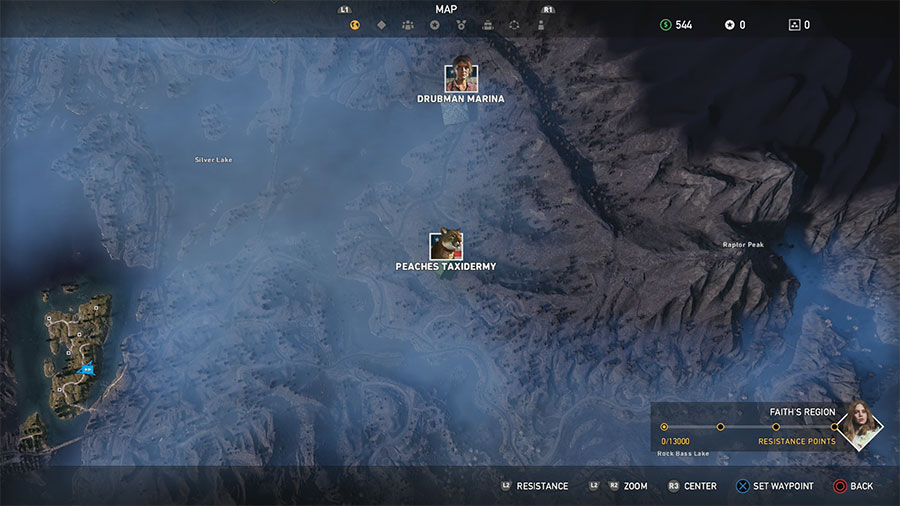
Task: Select the Peaches Taxidermy map marker
Action: pyautogui.click(x=445, y=246)
